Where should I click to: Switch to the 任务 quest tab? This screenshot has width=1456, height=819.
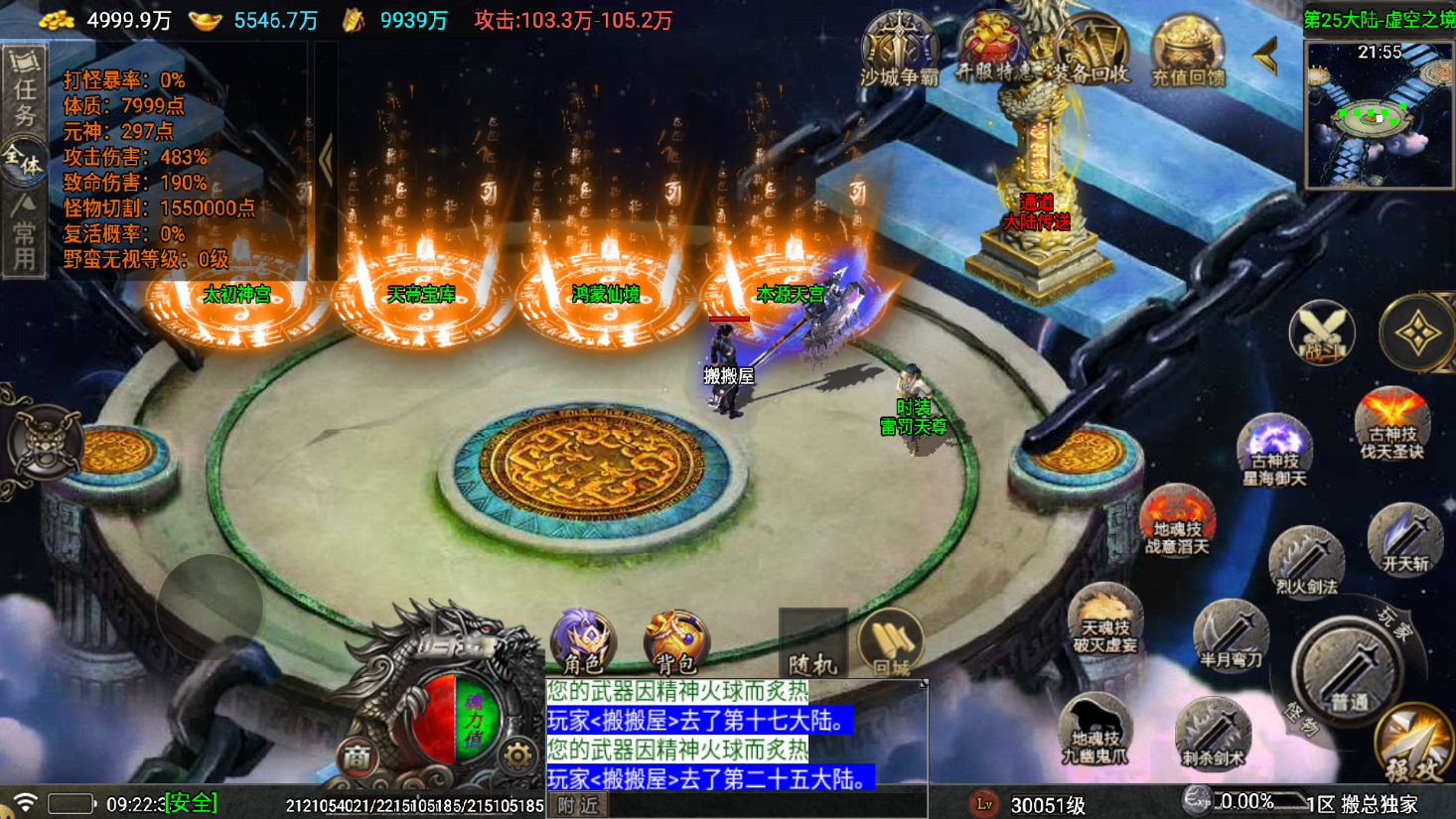[x=24, y=89]
